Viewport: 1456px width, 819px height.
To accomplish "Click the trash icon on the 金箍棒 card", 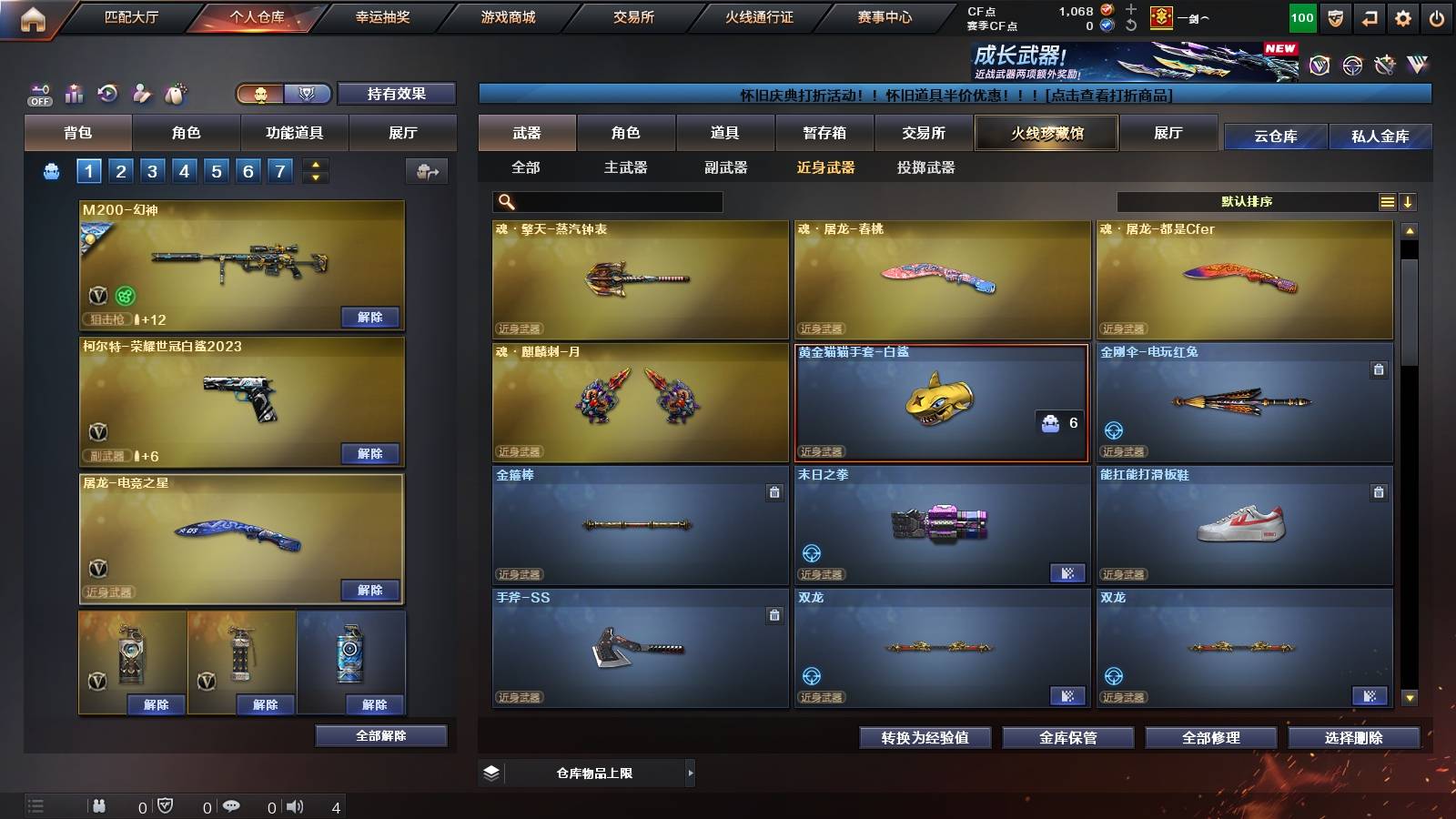I will pyautogui.click(x=773, y=494).
